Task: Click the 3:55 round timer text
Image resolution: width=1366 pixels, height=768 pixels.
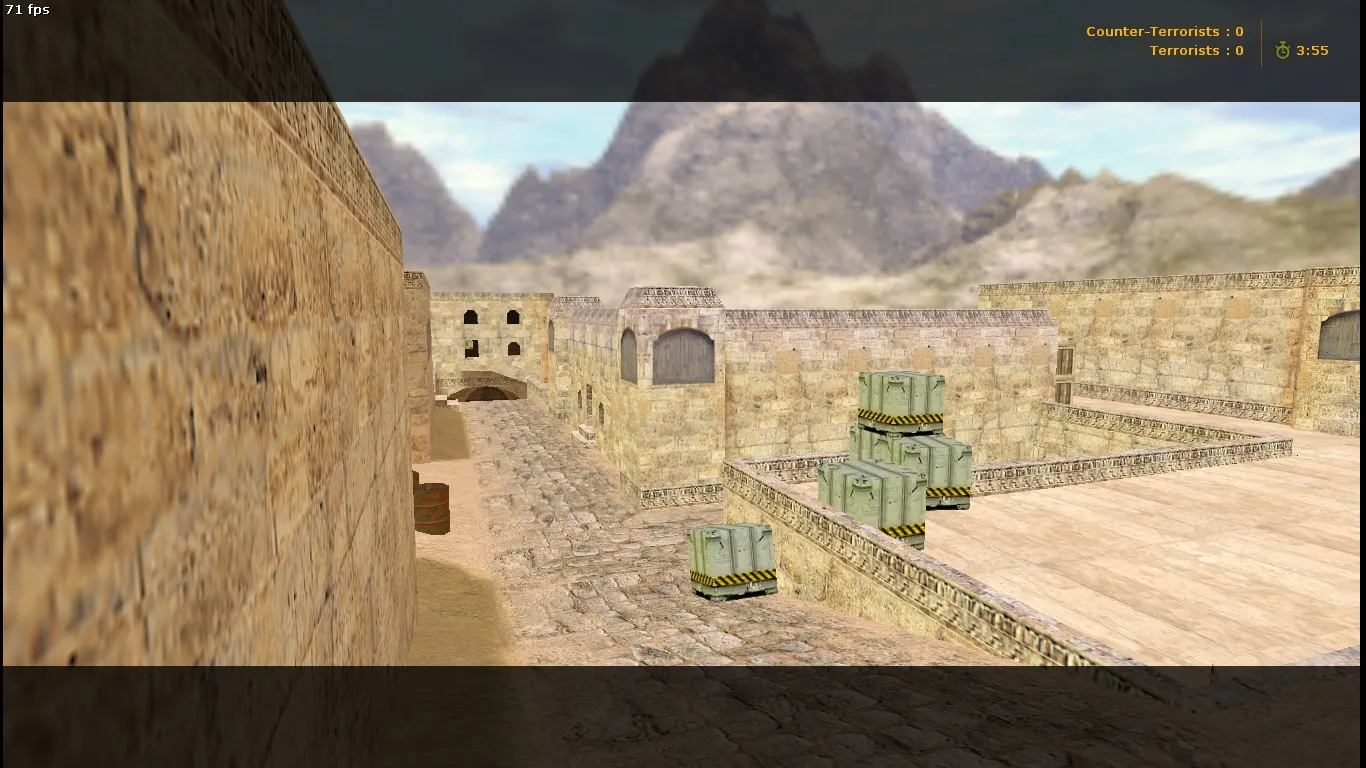Action: (x=1311, y=50)
